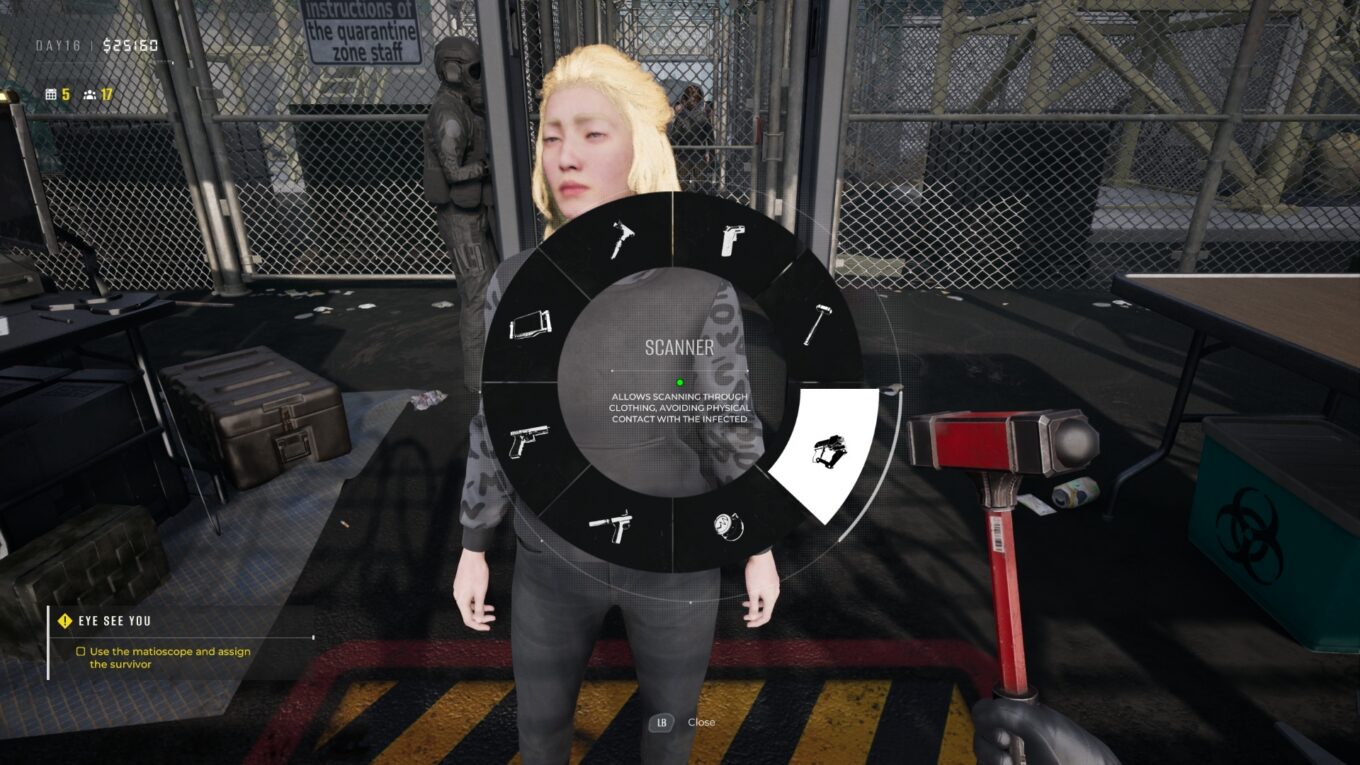Click the green progress dot below SCANNER
Image resolution: width=1360 pixels, height=765 pixels.
(679, 381)
